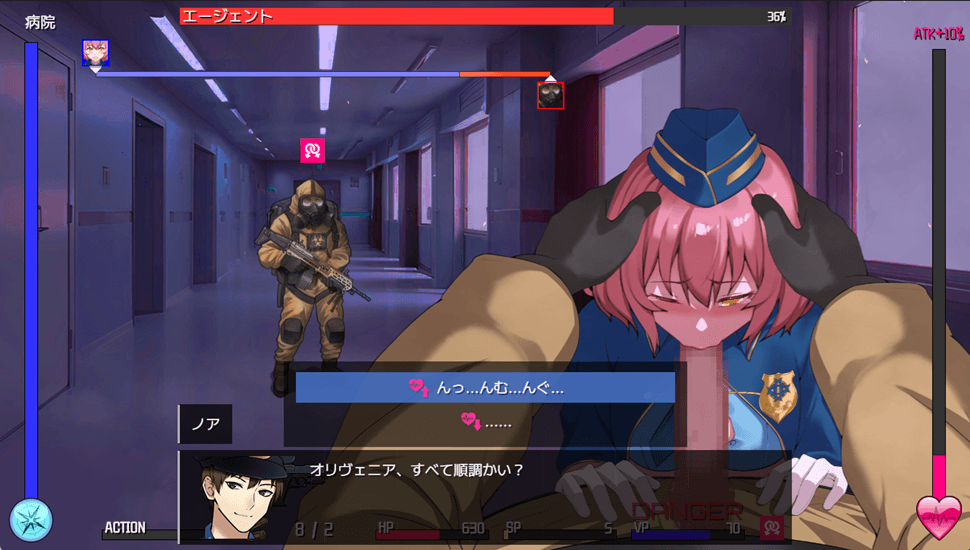Viewport: 970px width, 550px height.
Task: Click the pink status icon beside the VP bar
Action: [x=771, y=527]
